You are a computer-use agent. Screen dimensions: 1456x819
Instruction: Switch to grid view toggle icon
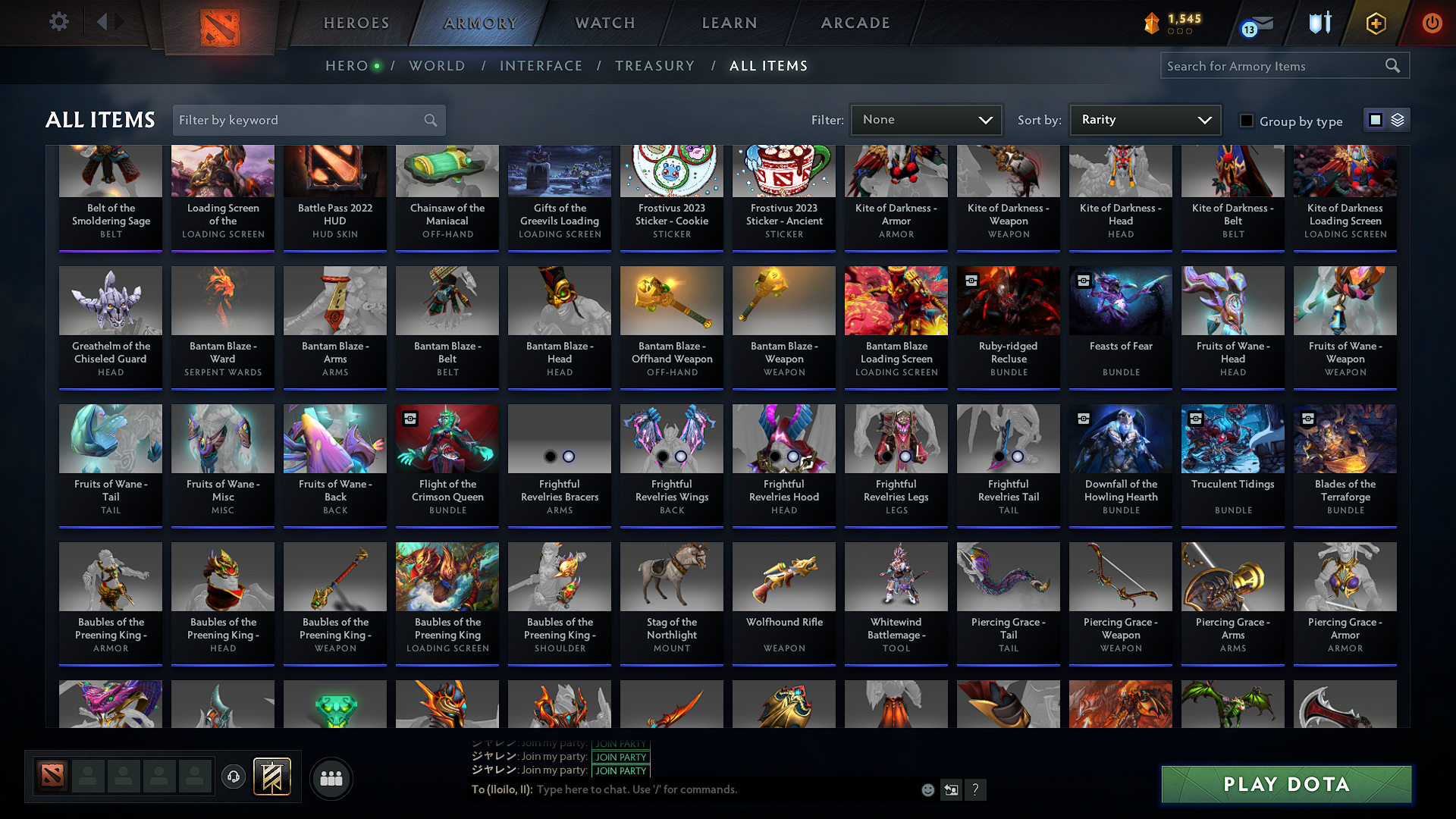pyautogui.click(x=1375, y=119)
